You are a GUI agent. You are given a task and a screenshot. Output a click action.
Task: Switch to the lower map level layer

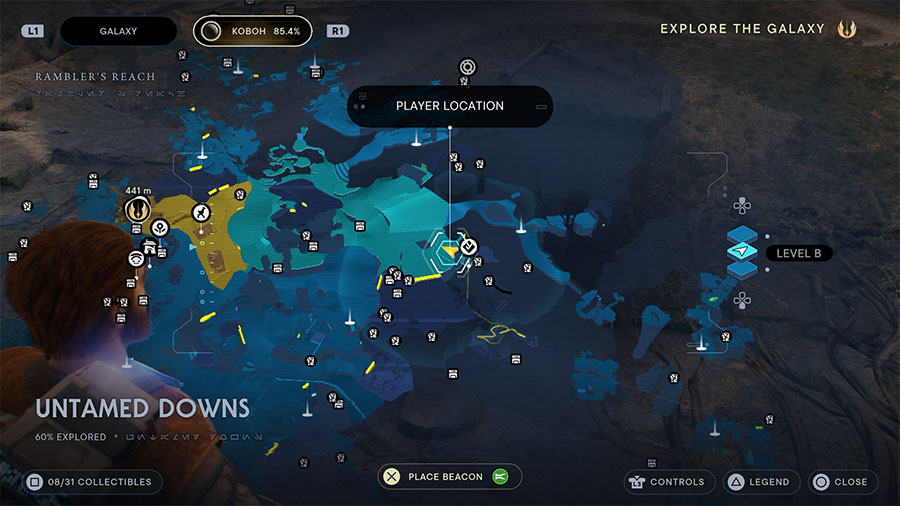point(742,269)
